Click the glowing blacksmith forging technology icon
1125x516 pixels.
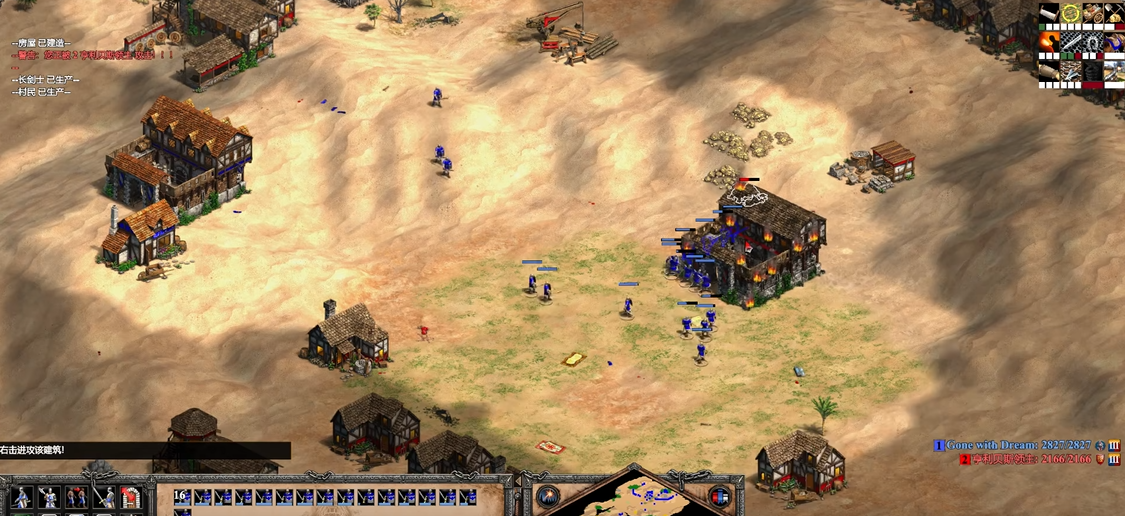1049,42
